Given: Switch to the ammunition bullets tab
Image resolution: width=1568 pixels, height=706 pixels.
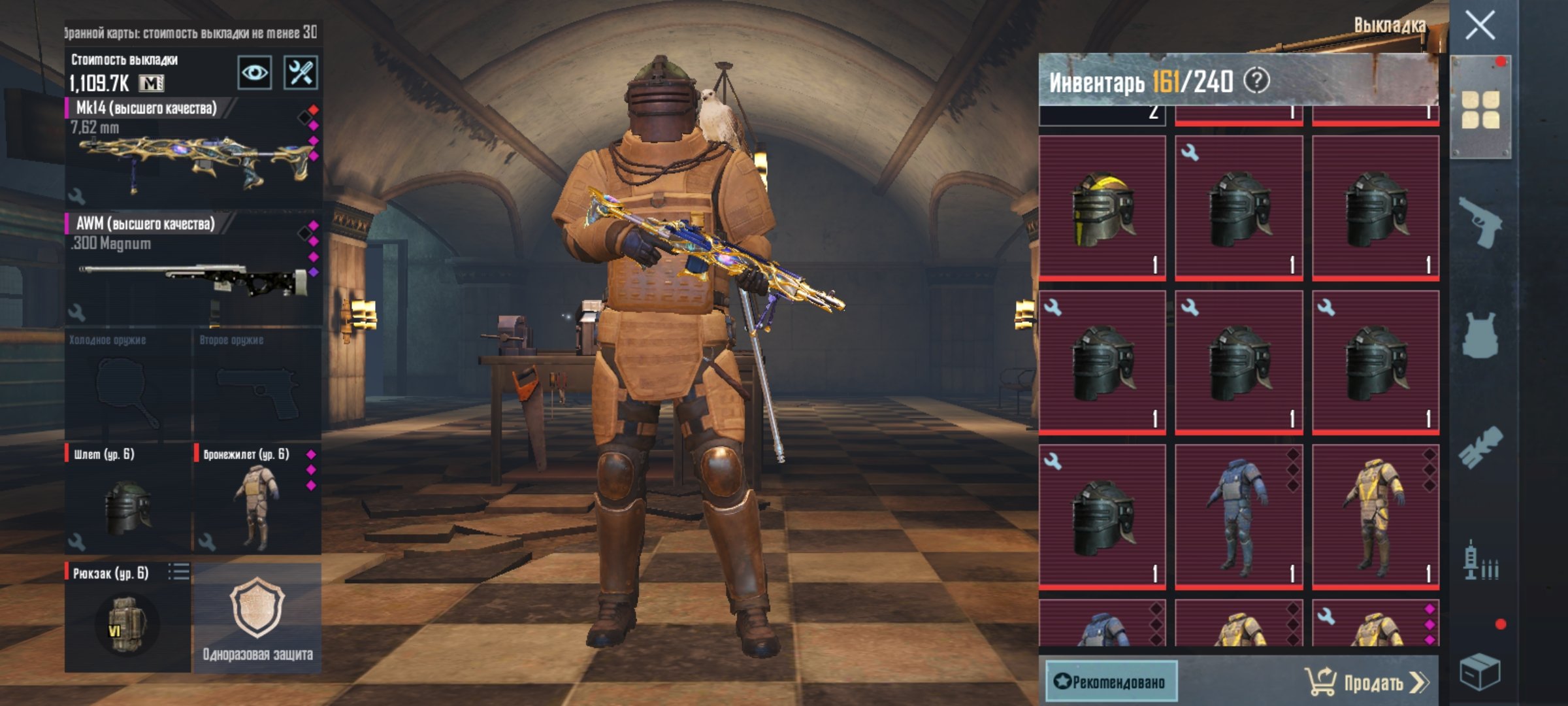Looking at the screenshot, I should click(x=1480, y=561).
